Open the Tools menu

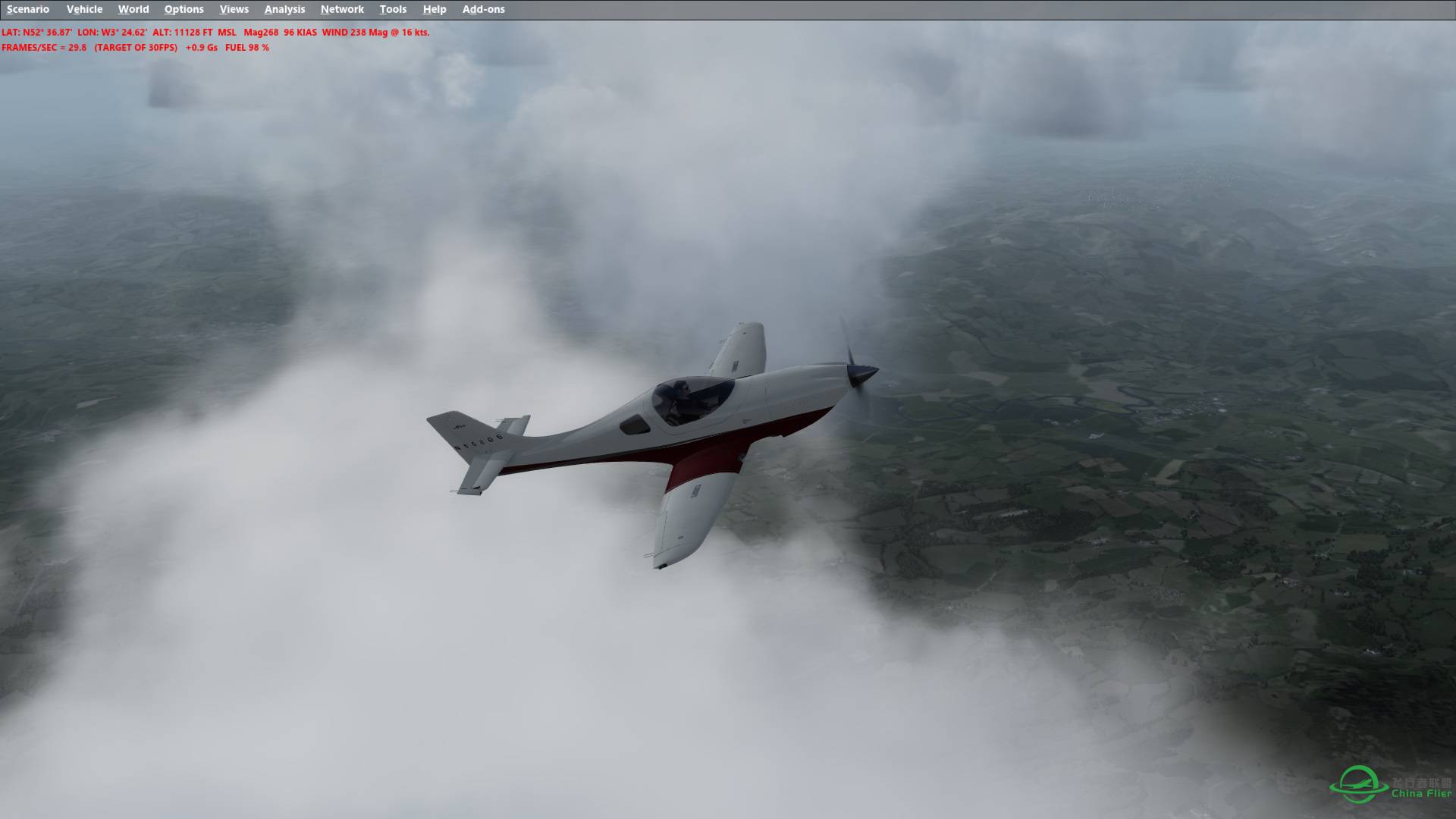click(393, 9)
